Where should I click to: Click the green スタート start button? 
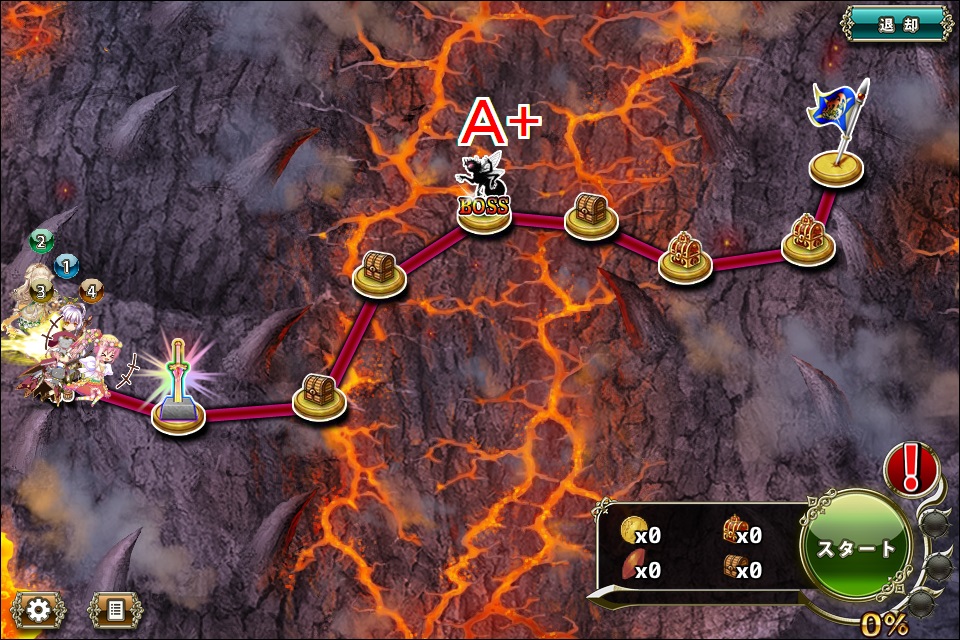tap(857, 547)
